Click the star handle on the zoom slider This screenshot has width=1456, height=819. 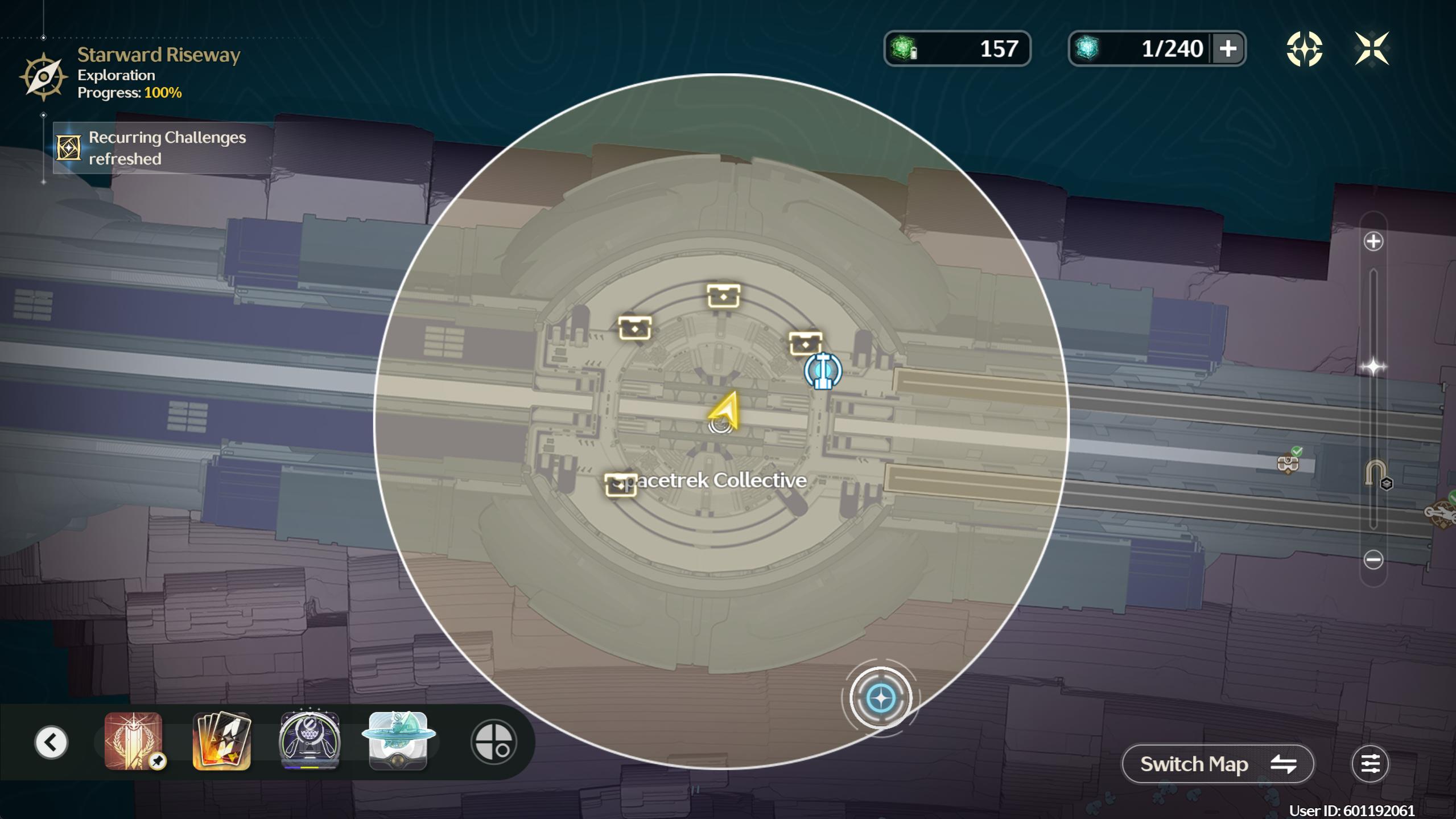(x=1373, y=367)
